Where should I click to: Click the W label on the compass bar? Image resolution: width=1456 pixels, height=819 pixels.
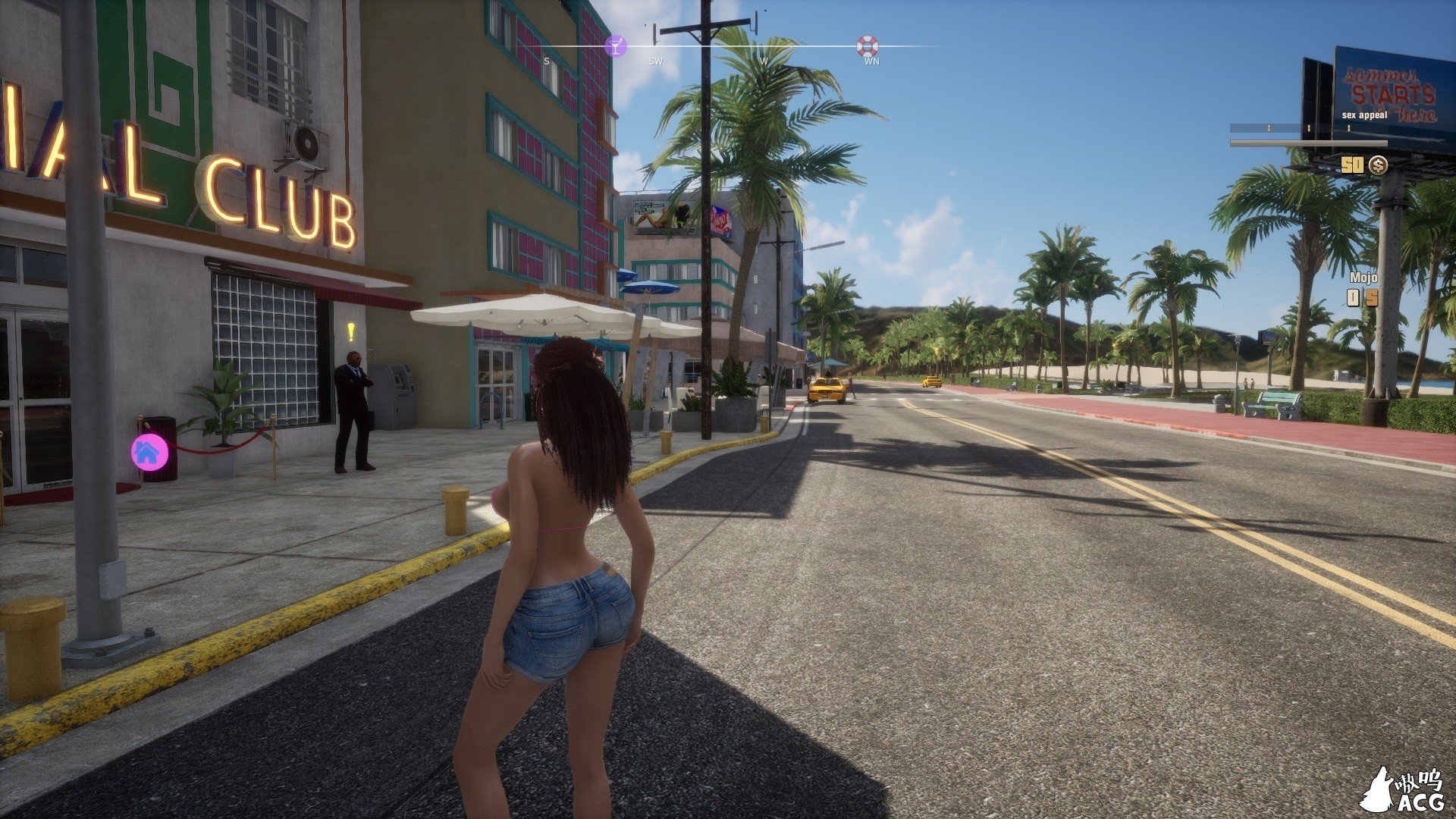click(764, 60)
